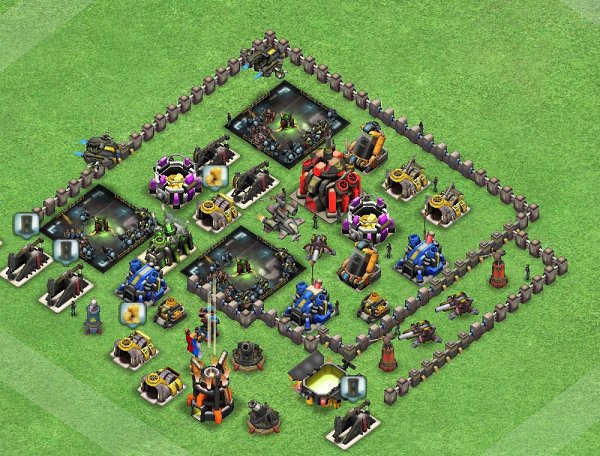Tap the gold bubble below the blue factory
Viewport: 600px width, 456px height.
click(130, 313)
